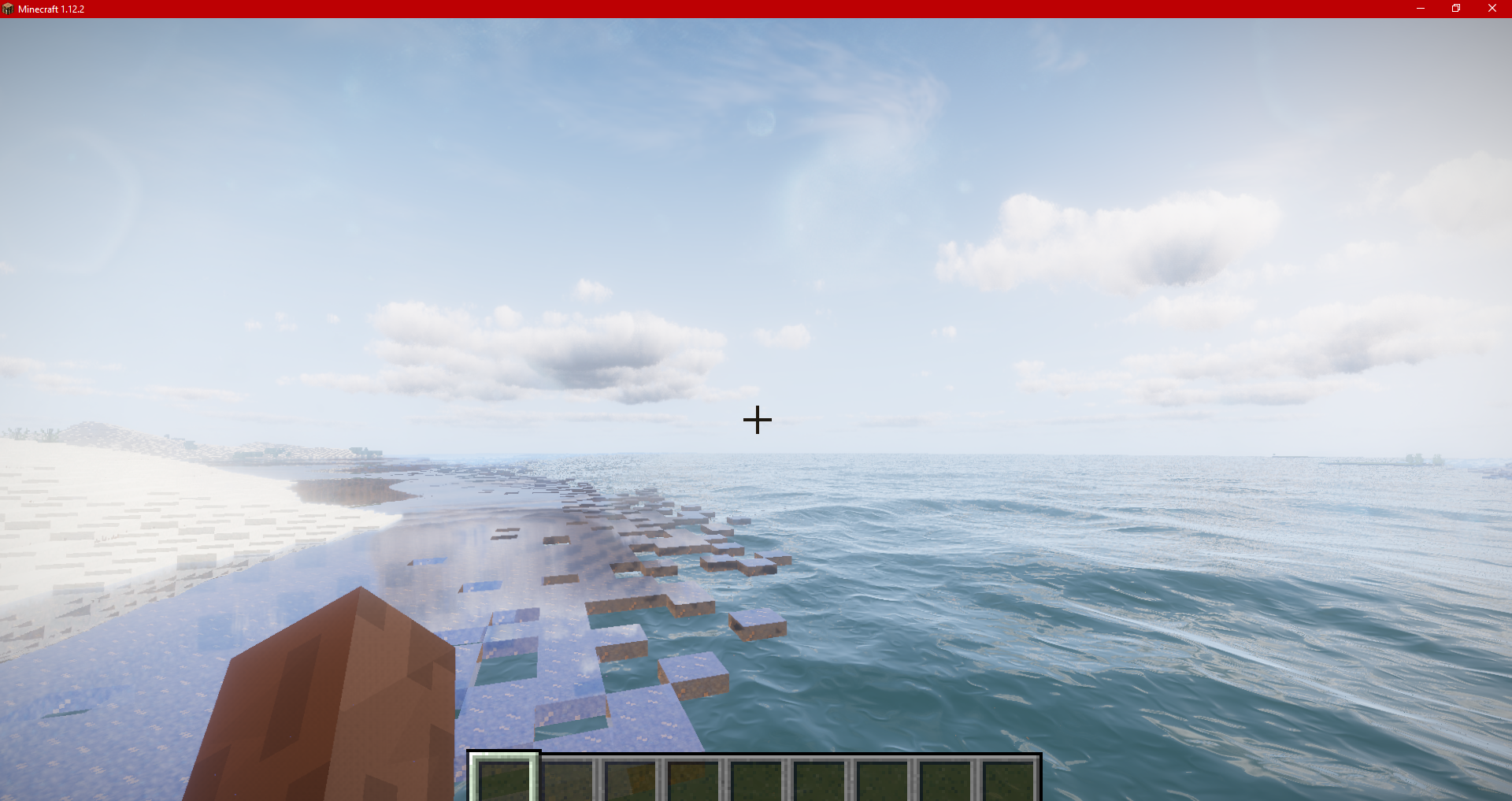Image resolution: width=1512 pixels, height=801 pixels.
Task: Restore down the Minecraft window
Action: (1455, 9)
